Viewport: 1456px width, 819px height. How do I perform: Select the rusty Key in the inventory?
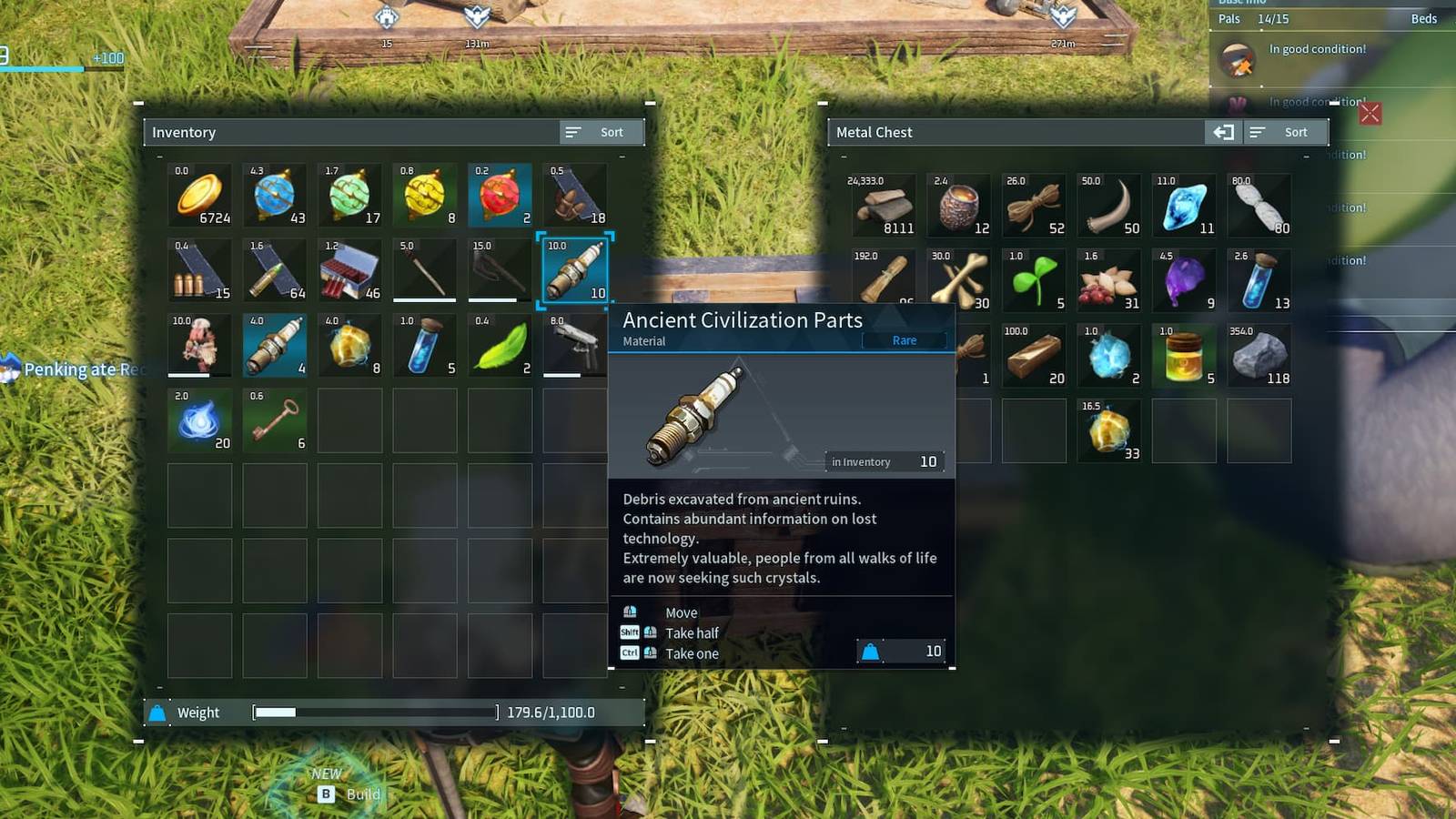(x=274, y=420)
